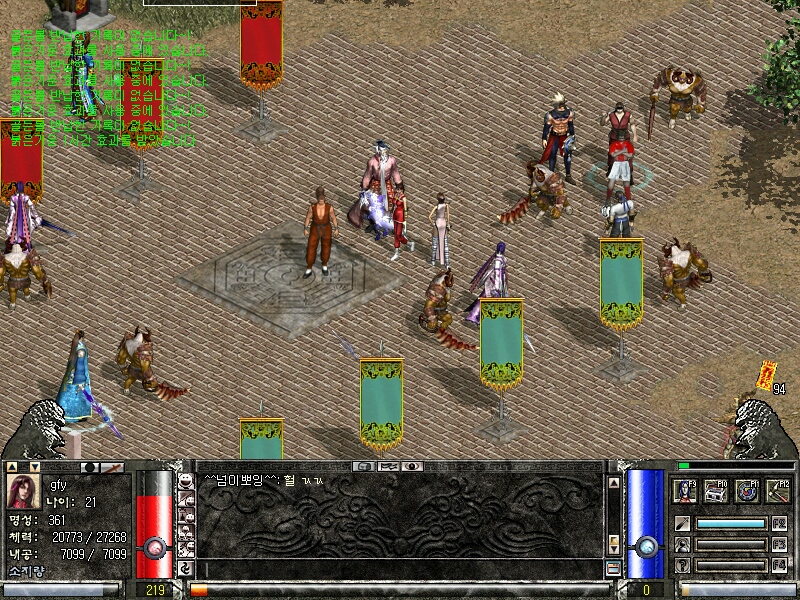800x600 pixels.
Task: Click the window icon below chat scrollbar
Action: 613,568
